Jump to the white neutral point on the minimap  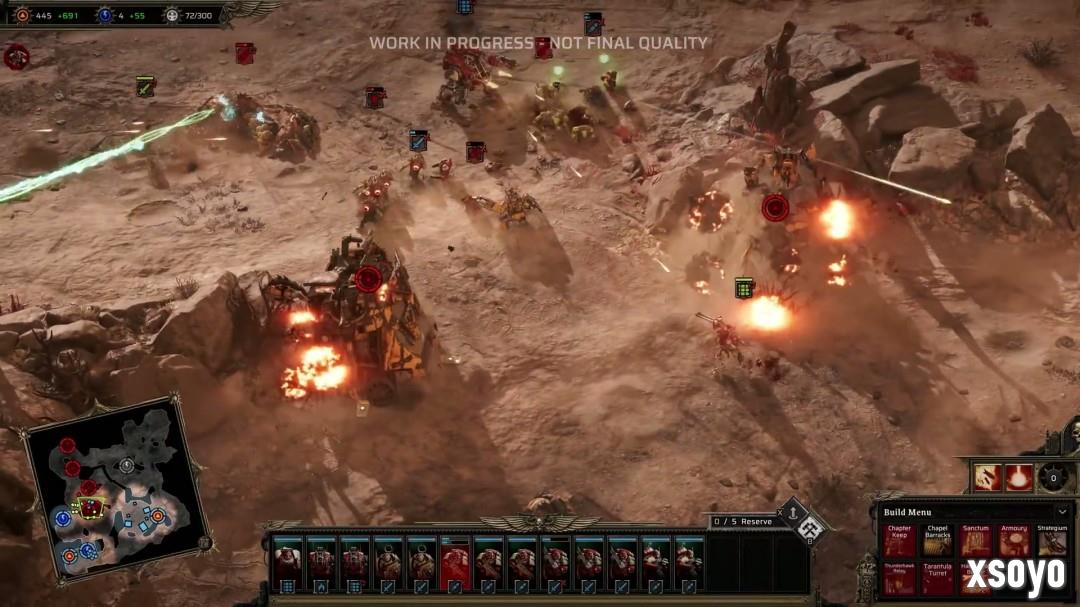(126, 465)
